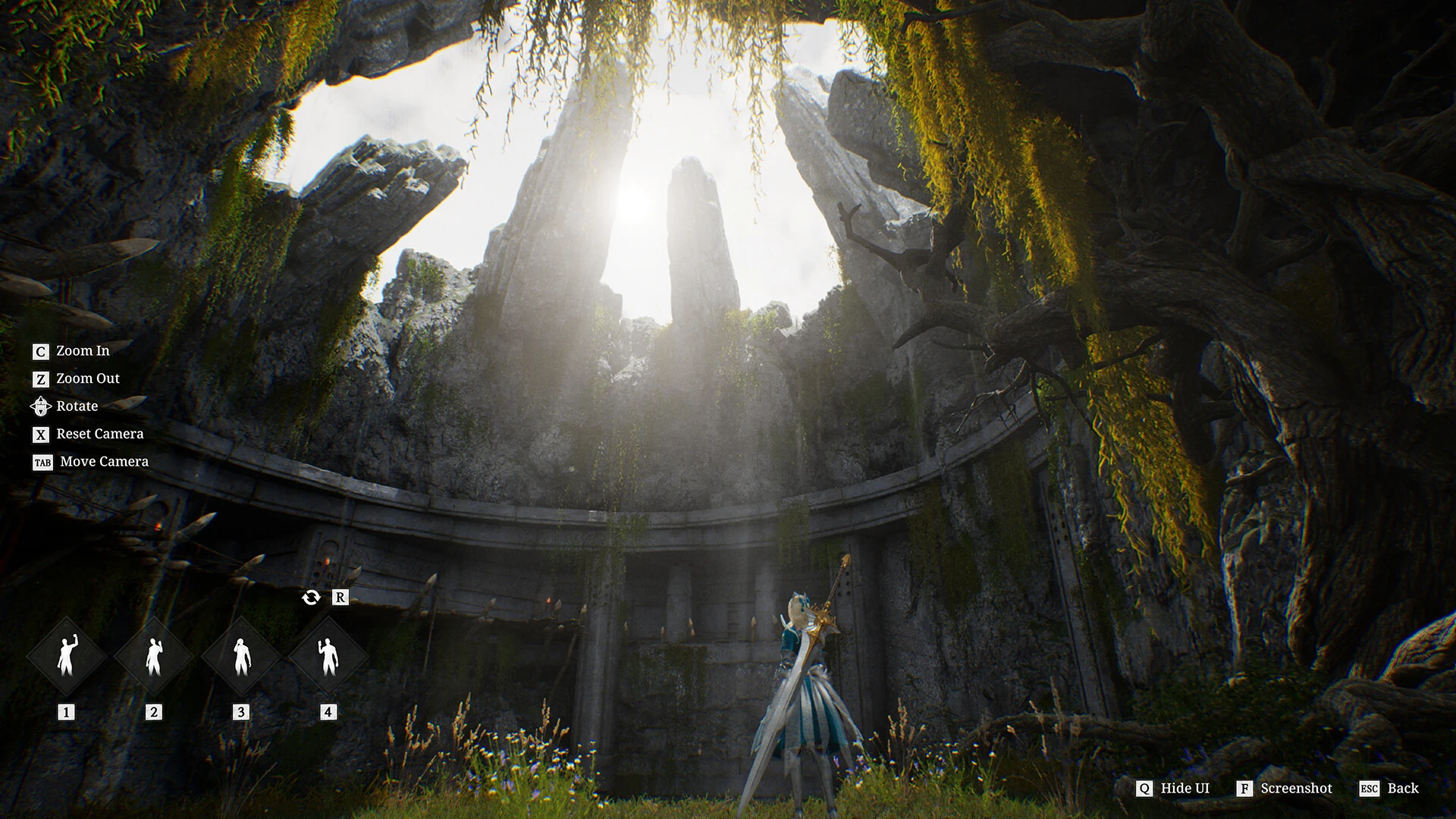Click the F key icon beside Screenshot
1456x819 pixels.
pyautogui.click(x=1244, y=789)
